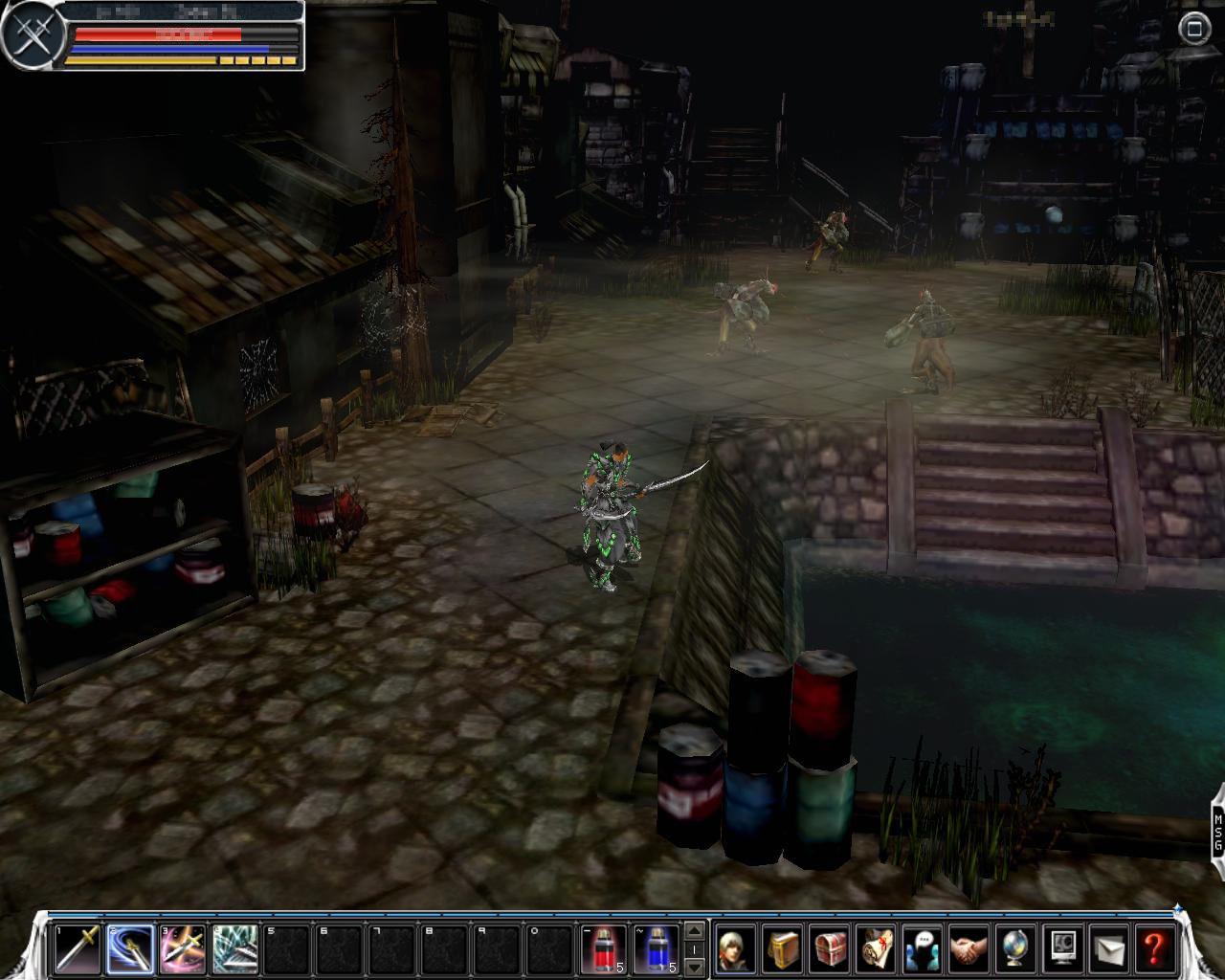This screenshot has width=1225, height=980.
Task: Open the computer monitor options
Action: (1061, 948)
